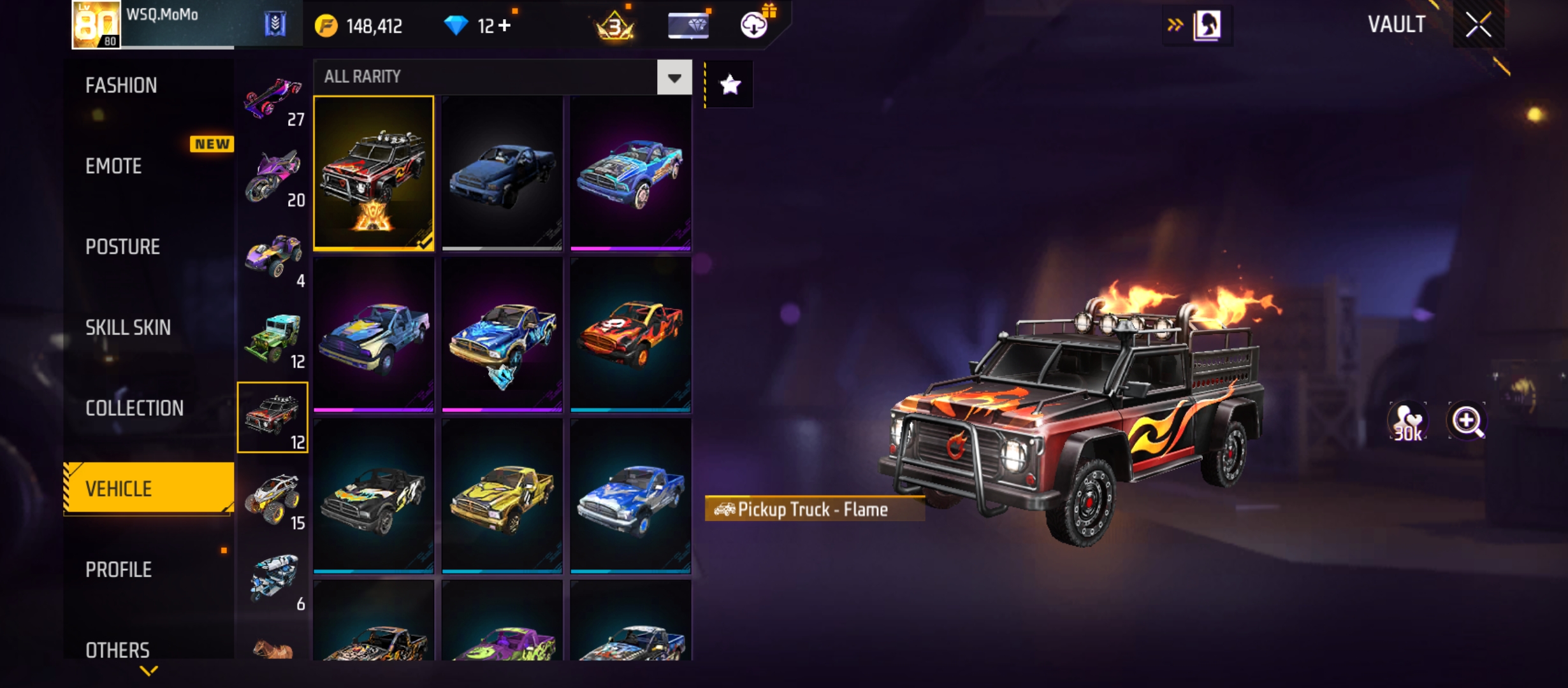Choose the red skull pickup truck skin
This screenshot has height=688, width=1568.
click(630, 334)
